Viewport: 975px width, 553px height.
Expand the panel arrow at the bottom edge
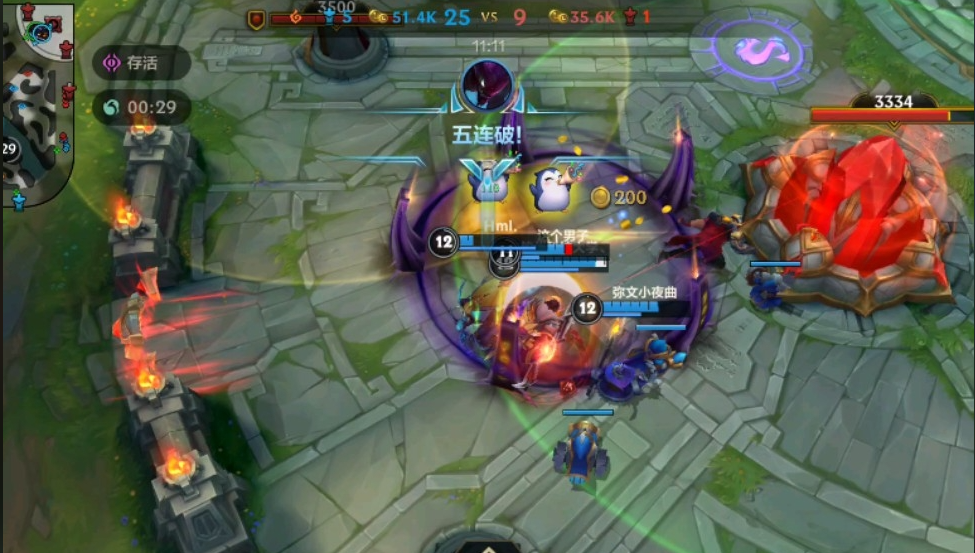coord(487,546)
